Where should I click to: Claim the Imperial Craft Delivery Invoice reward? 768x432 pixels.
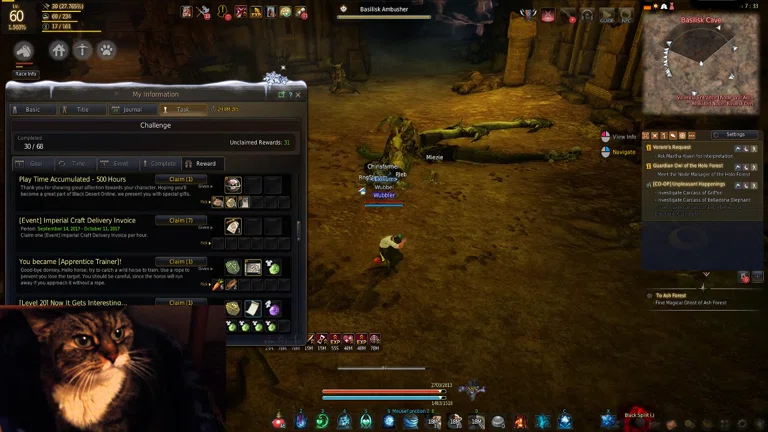(x=181, y=220)
